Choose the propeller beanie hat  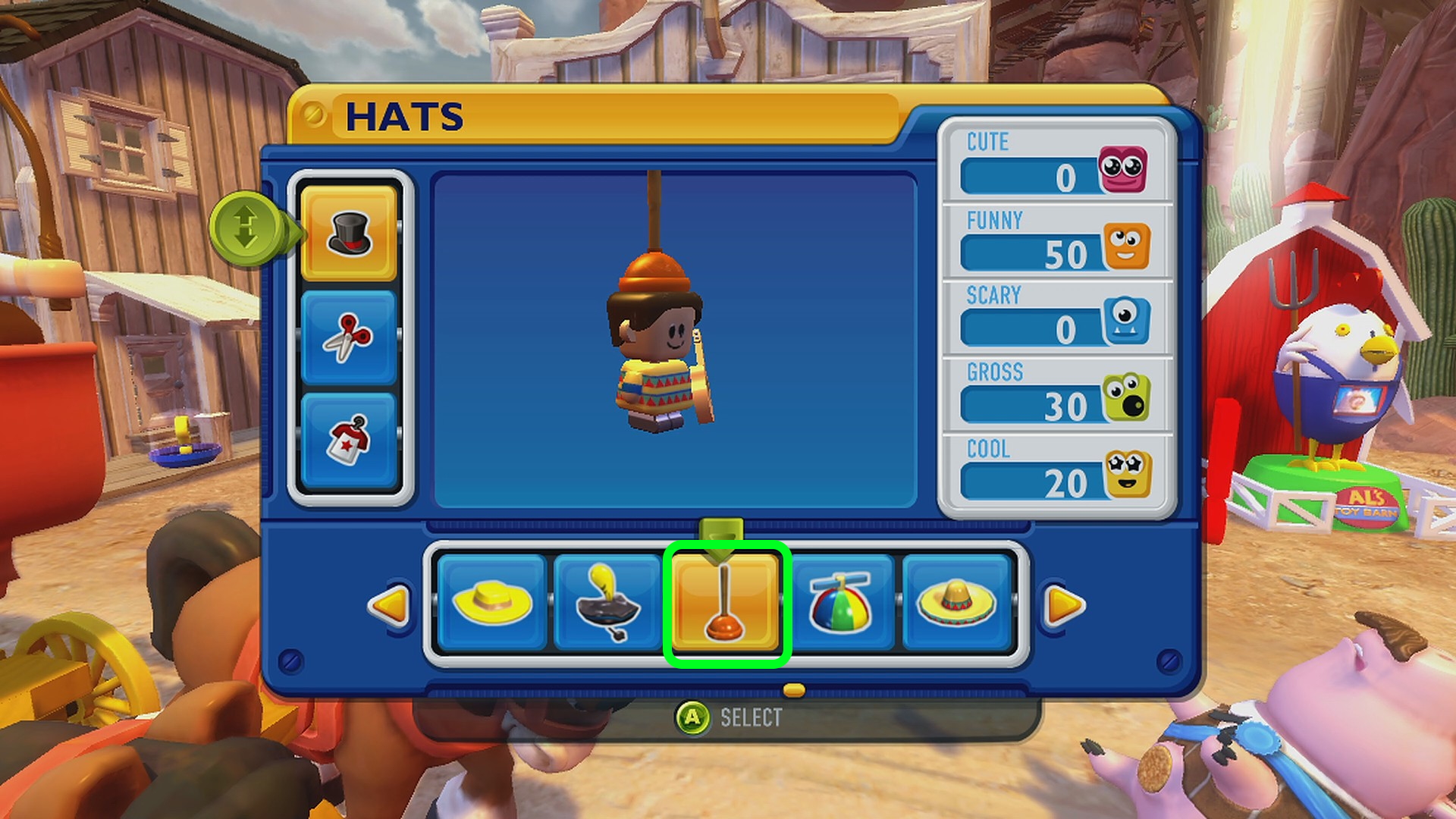click(840, 603)
